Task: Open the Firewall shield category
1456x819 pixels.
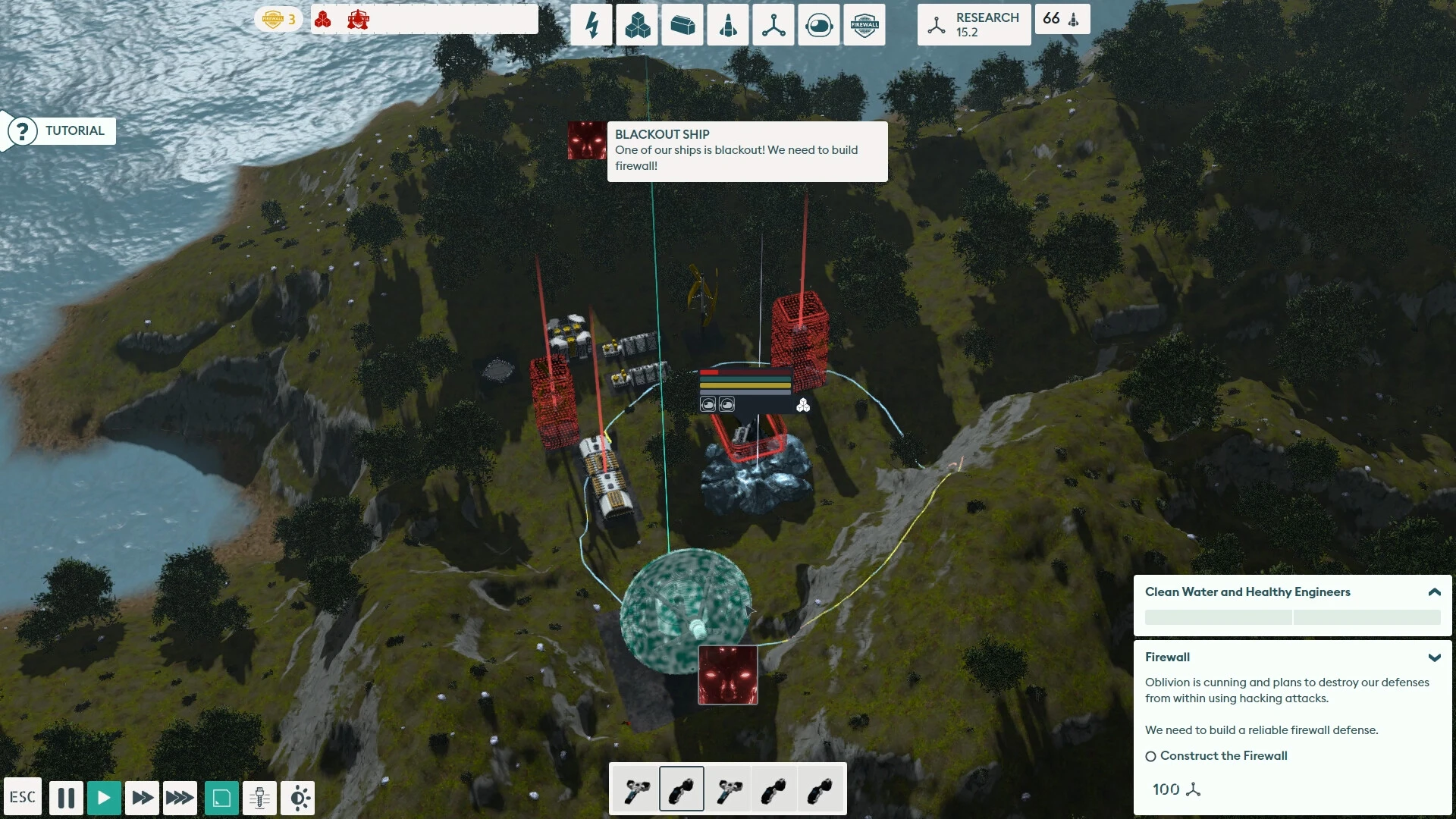Action: (864, 26)
